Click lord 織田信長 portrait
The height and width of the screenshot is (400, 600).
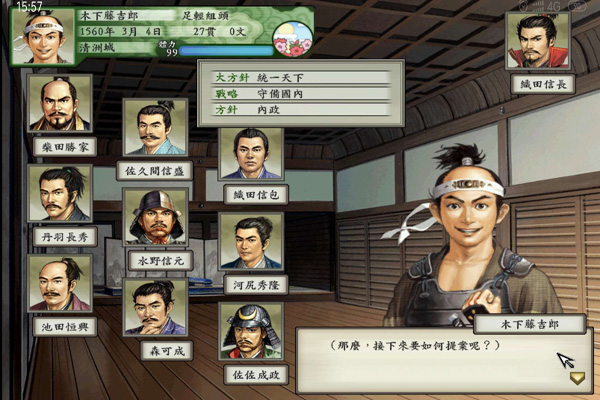[538, 42]
